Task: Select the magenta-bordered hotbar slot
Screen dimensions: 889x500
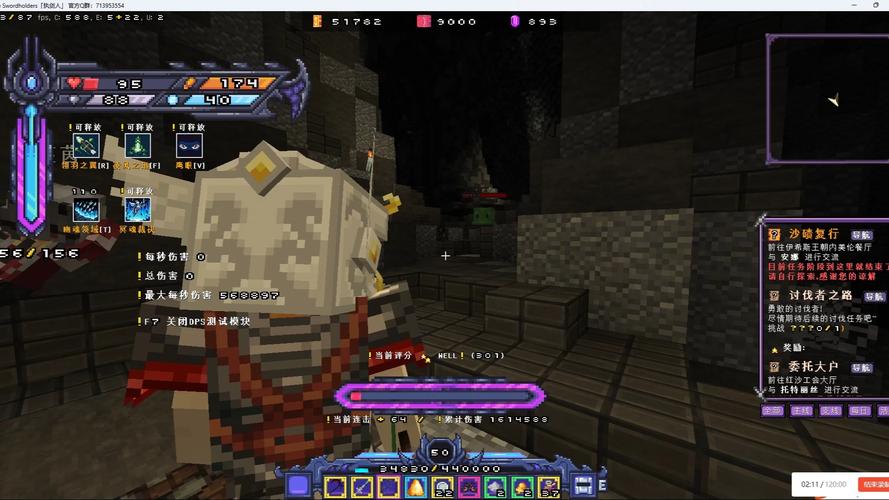Action: (x=468, y=487)
